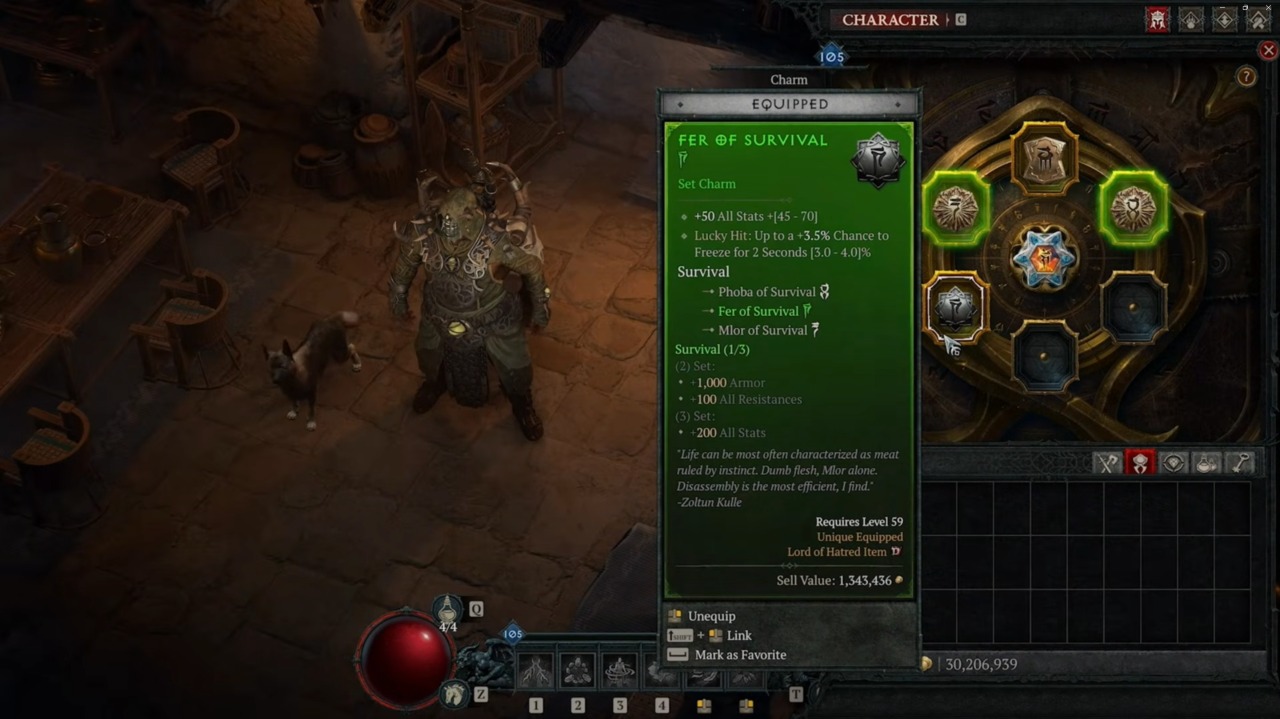
Task: Select the equipped Fer of Survival charm
Action: (955, 307)
